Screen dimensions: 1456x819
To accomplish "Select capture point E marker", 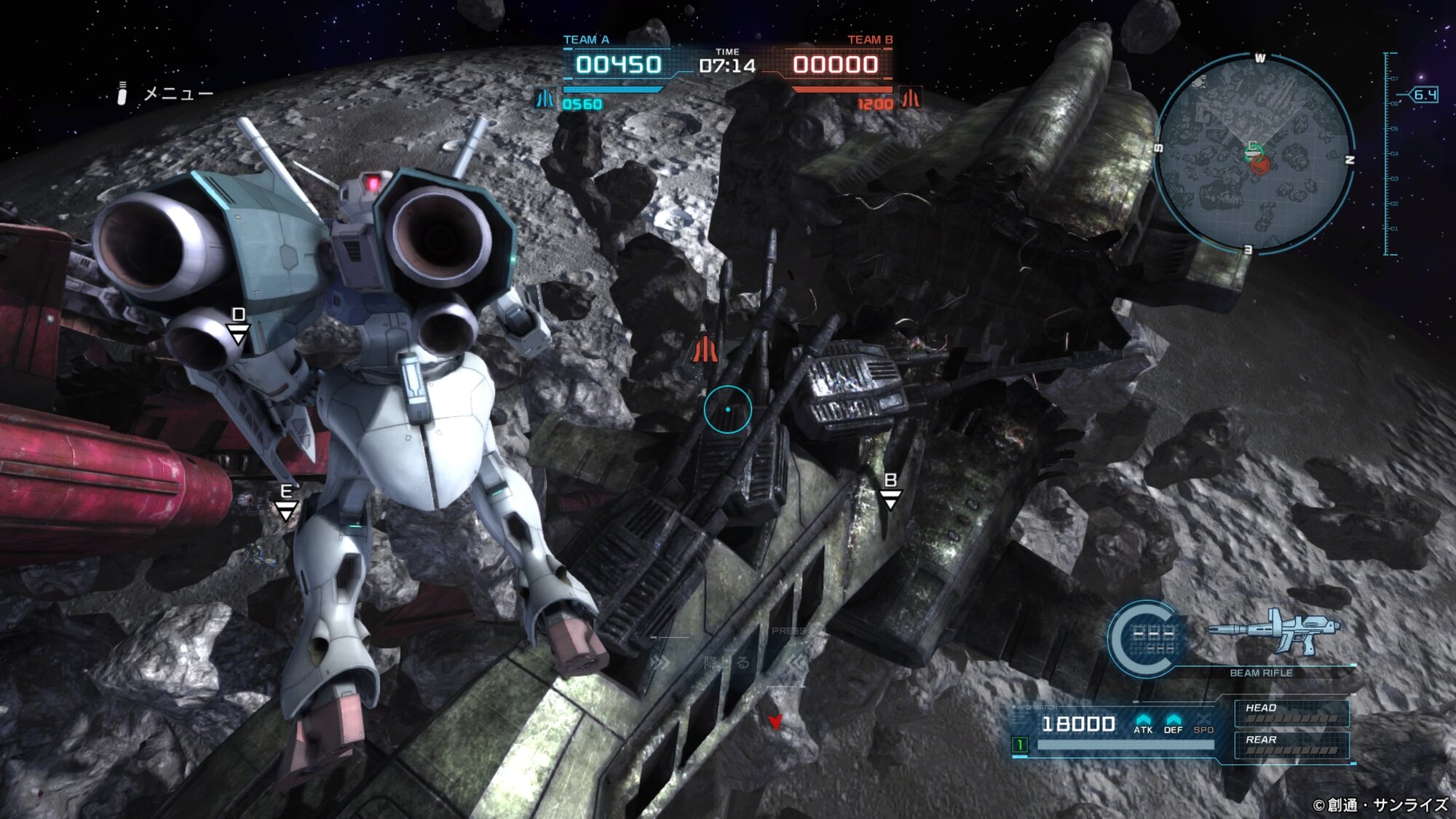I will [286, 502].
